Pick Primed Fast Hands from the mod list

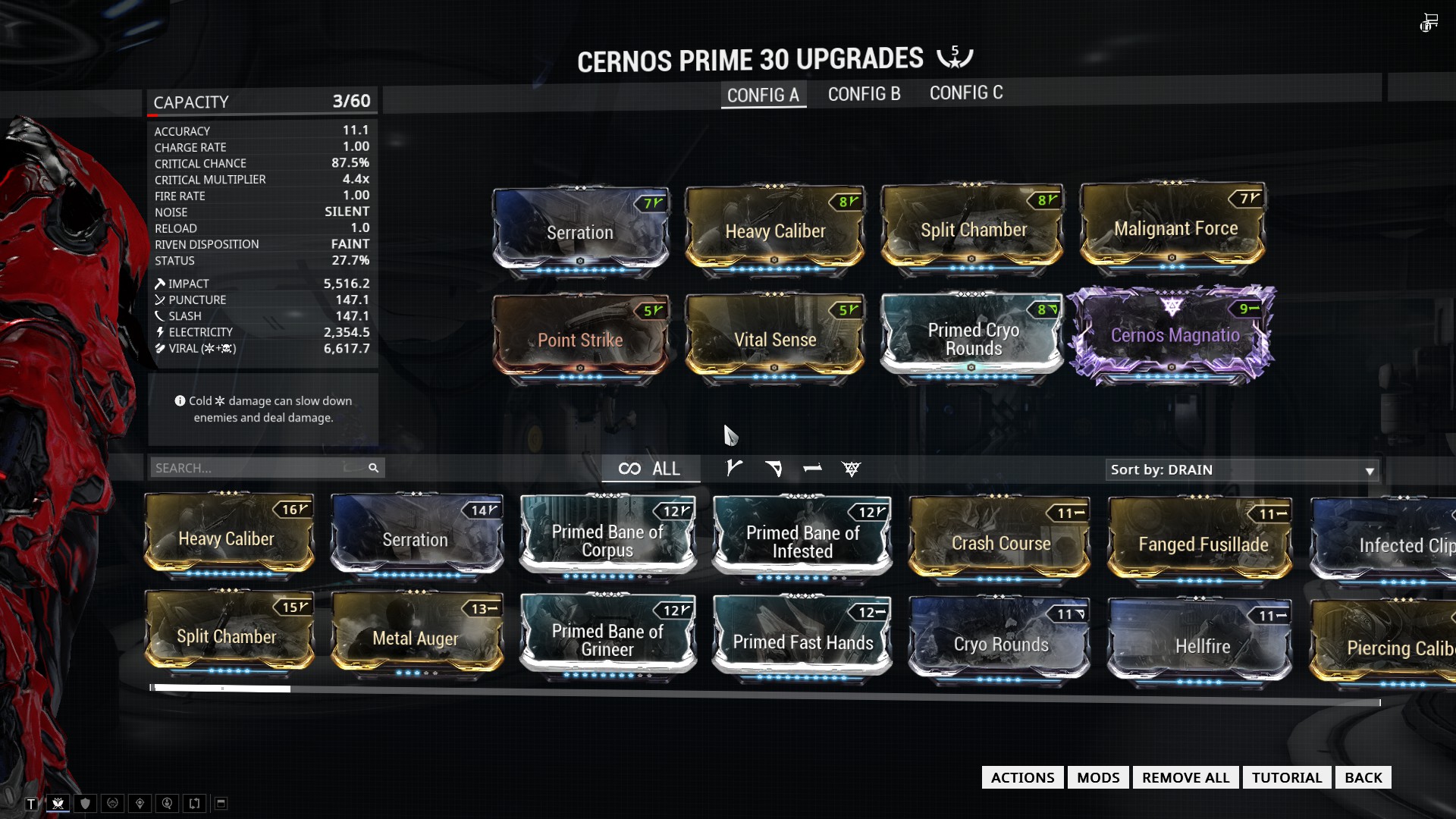tap(802, 642)
